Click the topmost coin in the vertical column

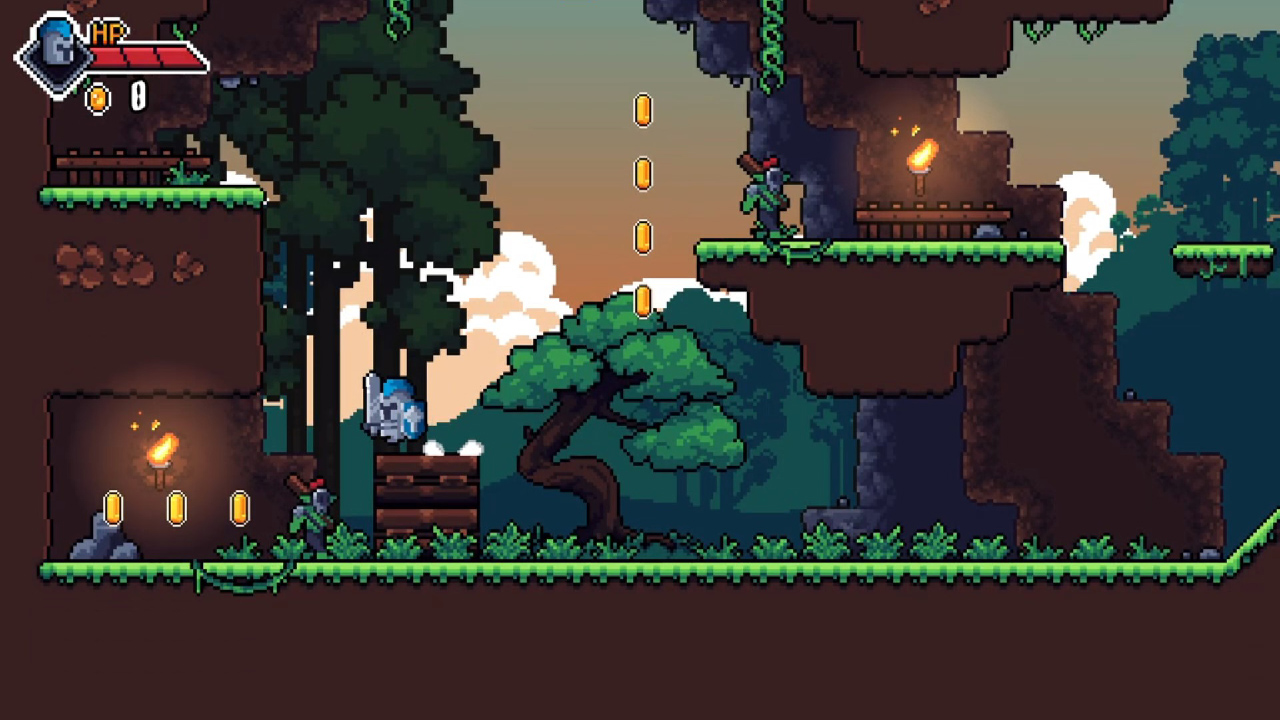point(643,112)
